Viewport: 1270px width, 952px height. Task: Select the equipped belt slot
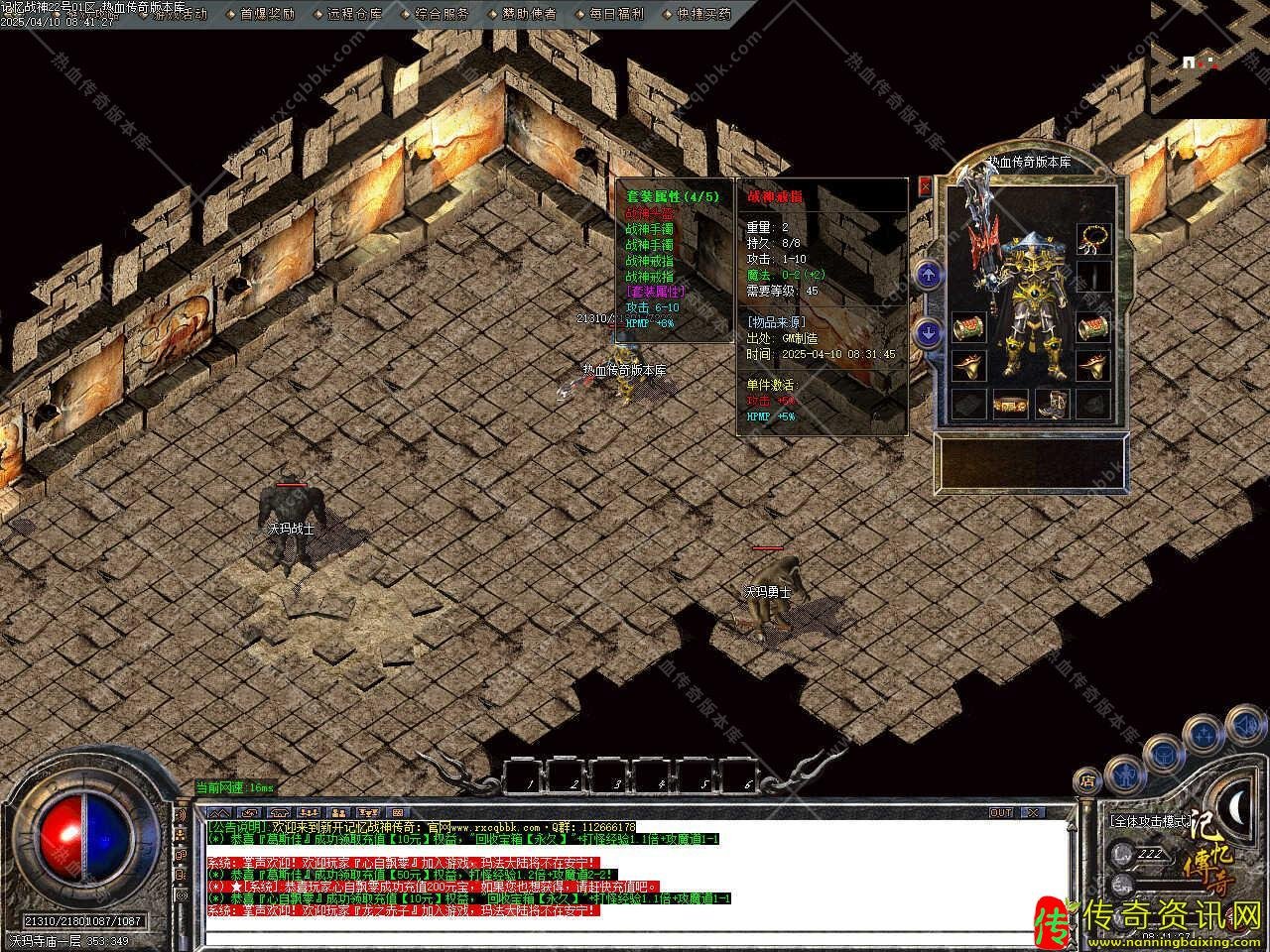[x=1011, y=406]
